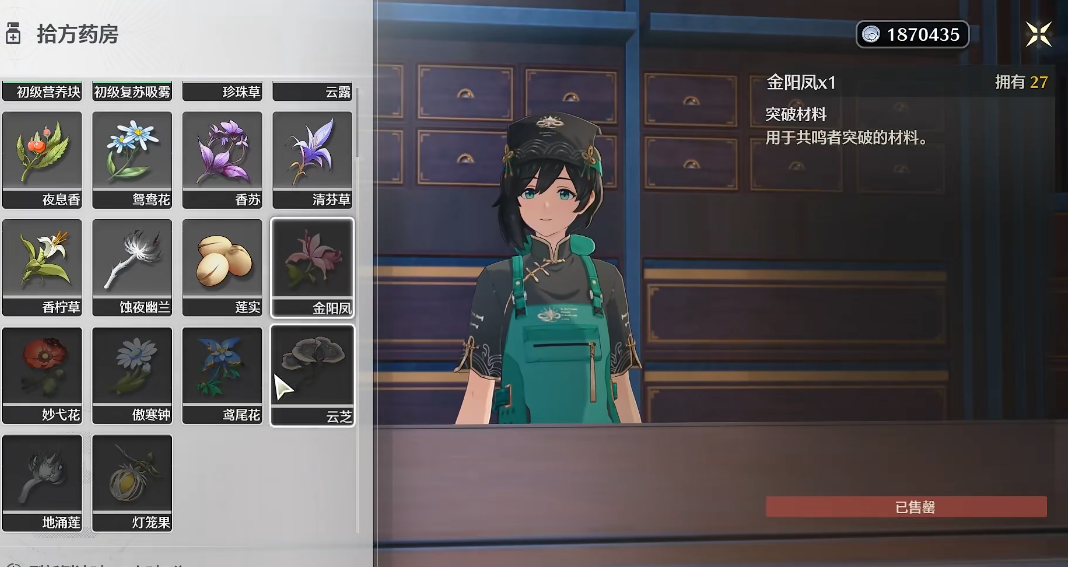Select the 夜息香 item slot
The height and width of the screenshot is (567, 1068).
coord(42,159)
